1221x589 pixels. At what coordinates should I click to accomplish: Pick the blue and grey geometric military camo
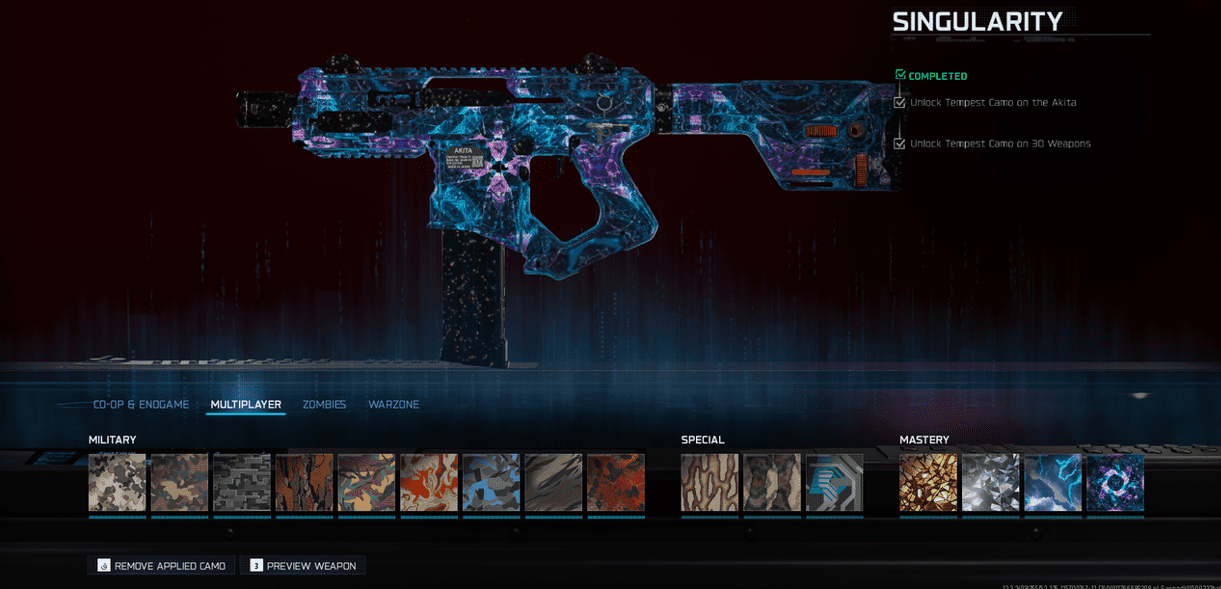[491, 483]
